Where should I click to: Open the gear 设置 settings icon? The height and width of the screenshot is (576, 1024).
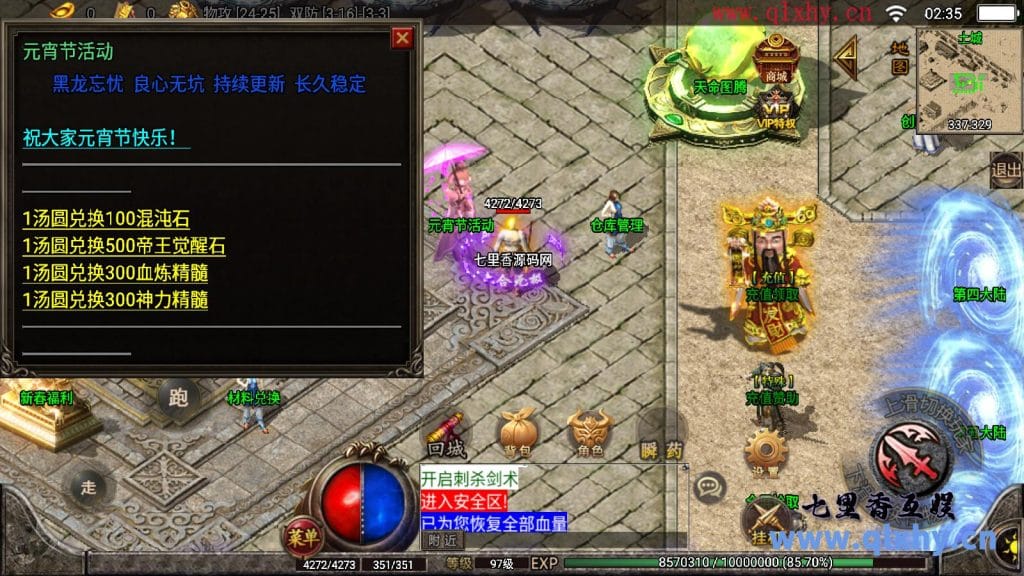(x=766, y=450)
